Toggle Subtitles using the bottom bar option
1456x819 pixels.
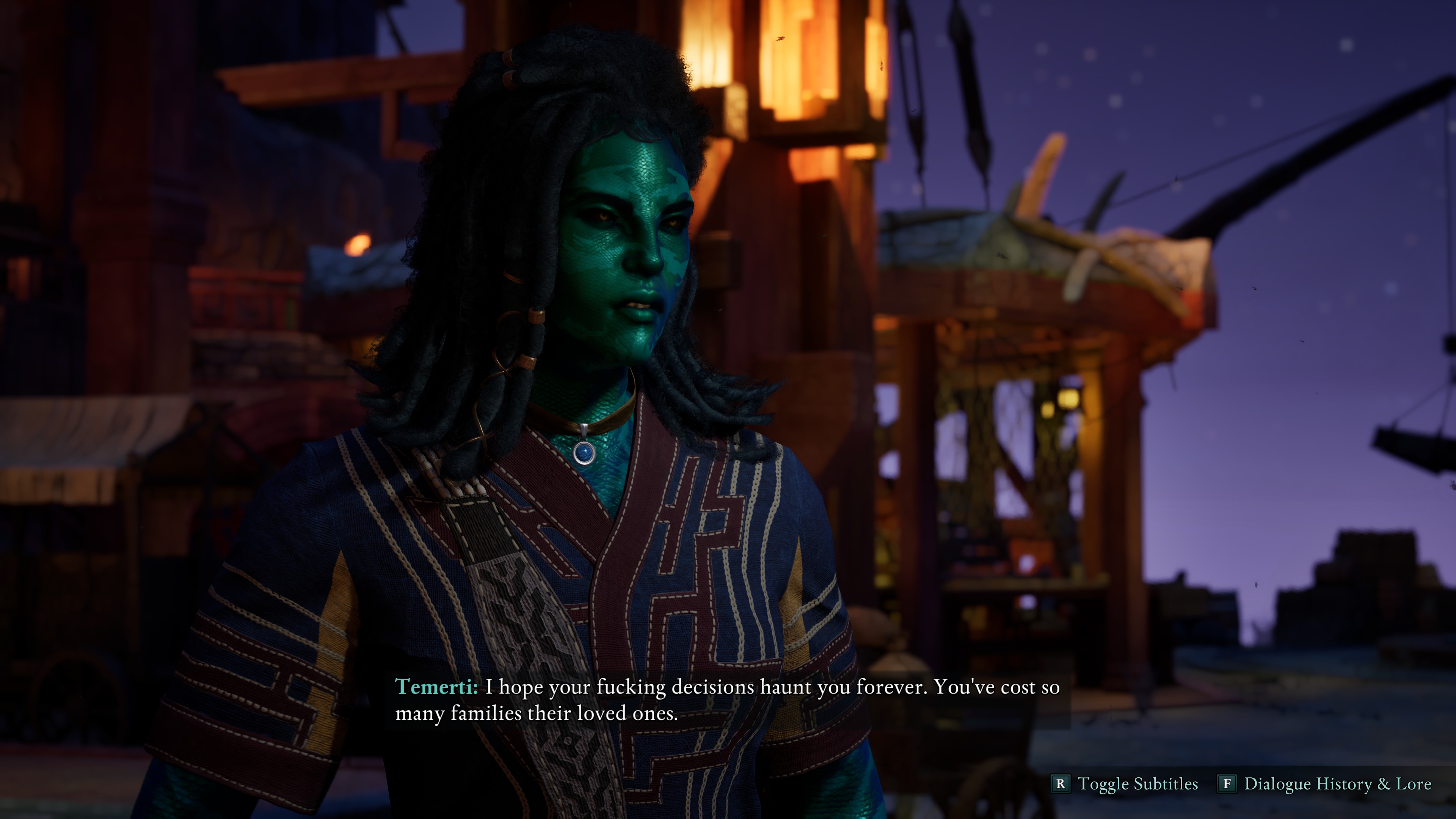tap(1125, 784)
